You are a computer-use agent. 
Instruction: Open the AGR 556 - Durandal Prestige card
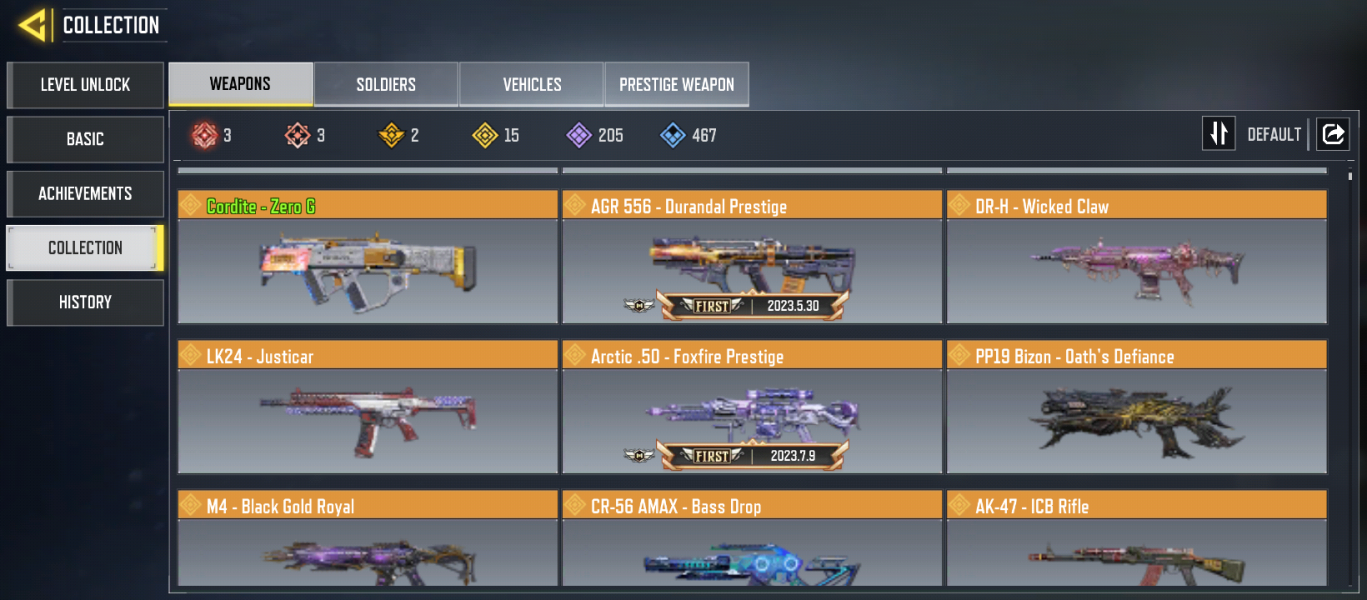pos(751,257)
